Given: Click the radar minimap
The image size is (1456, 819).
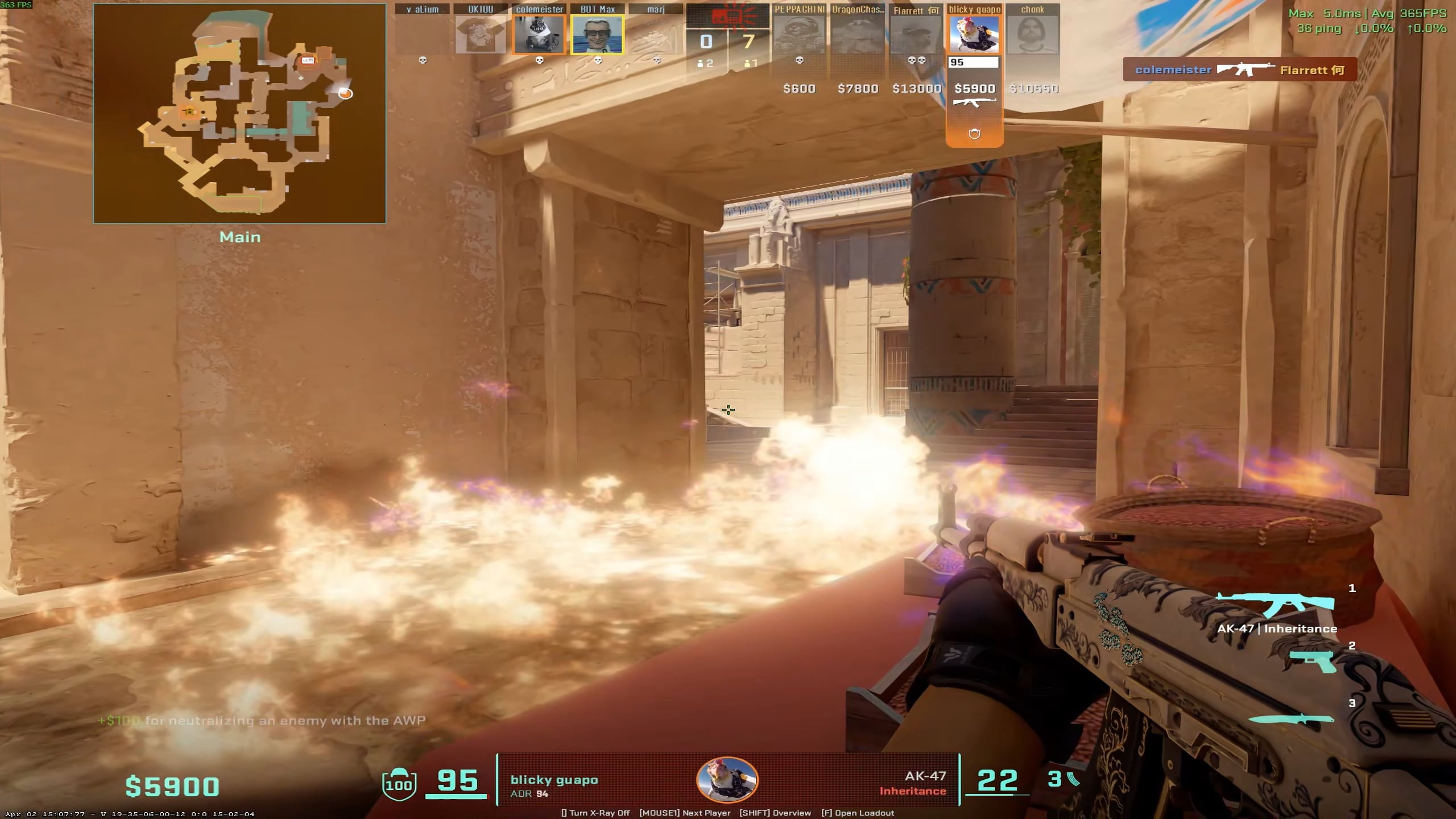Looking at the screenshot, I should (239, 114).
